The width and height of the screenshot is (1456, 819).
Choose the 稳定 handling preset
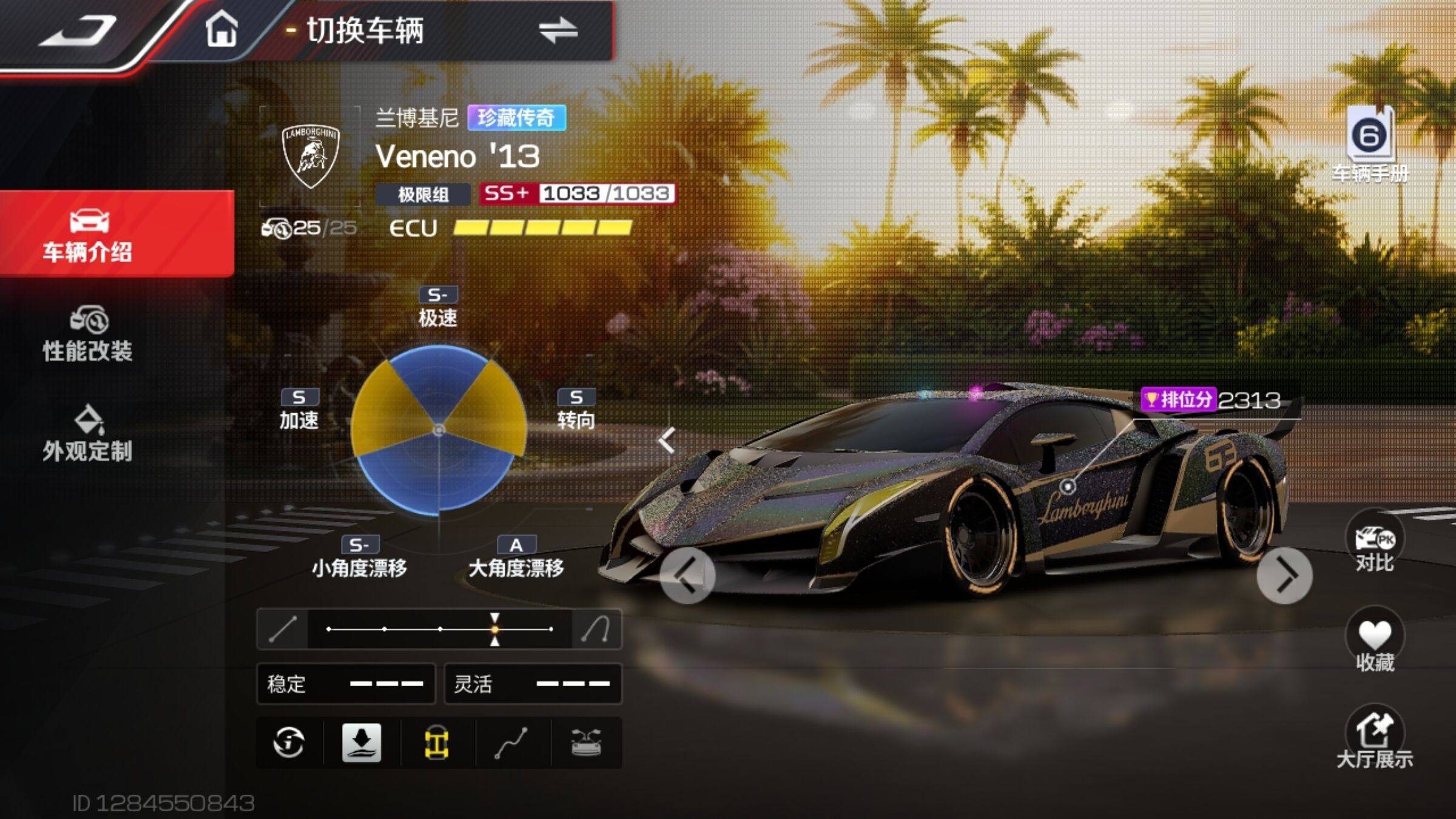click(x=346, y=684)
